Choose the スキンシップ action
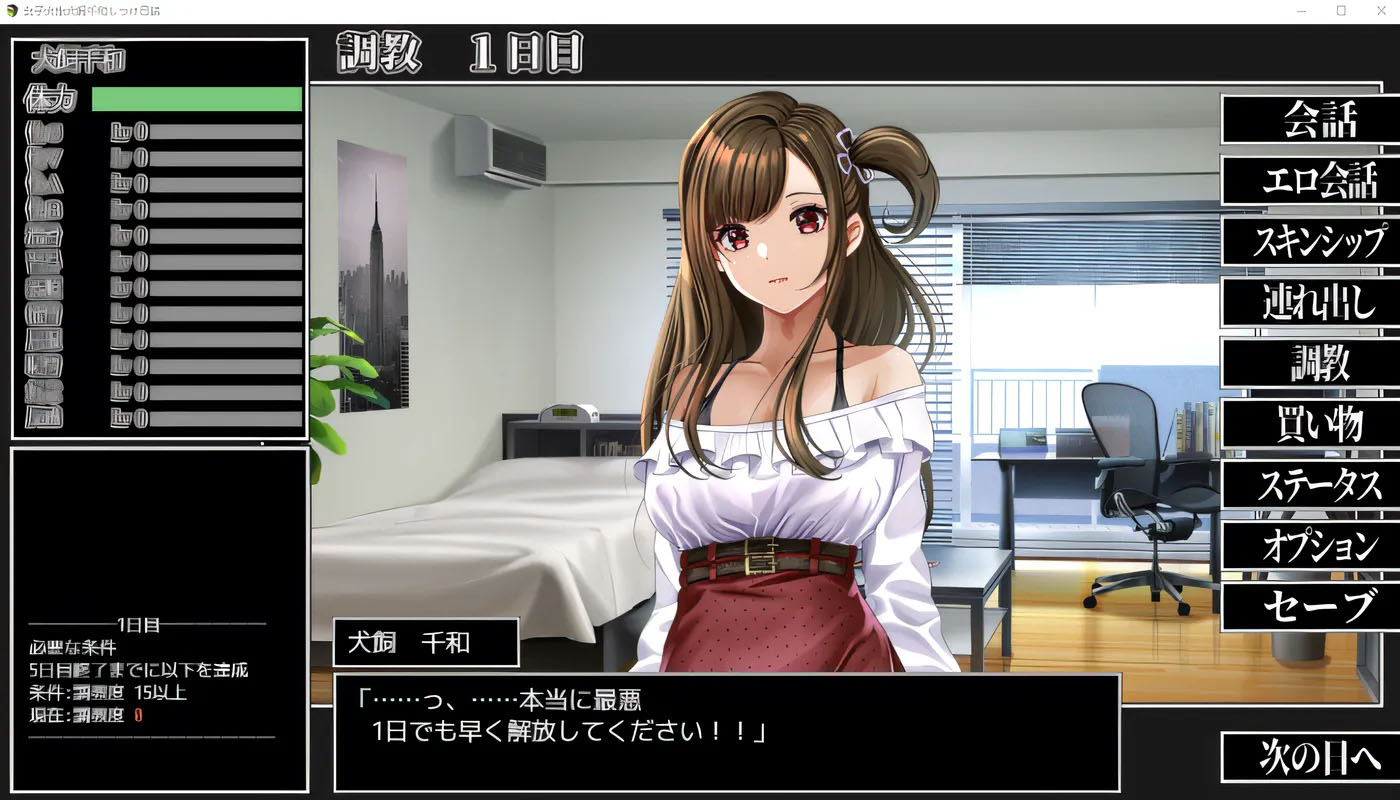The width and height of the screenshot is (1400, 800). tap(1312, 242)
